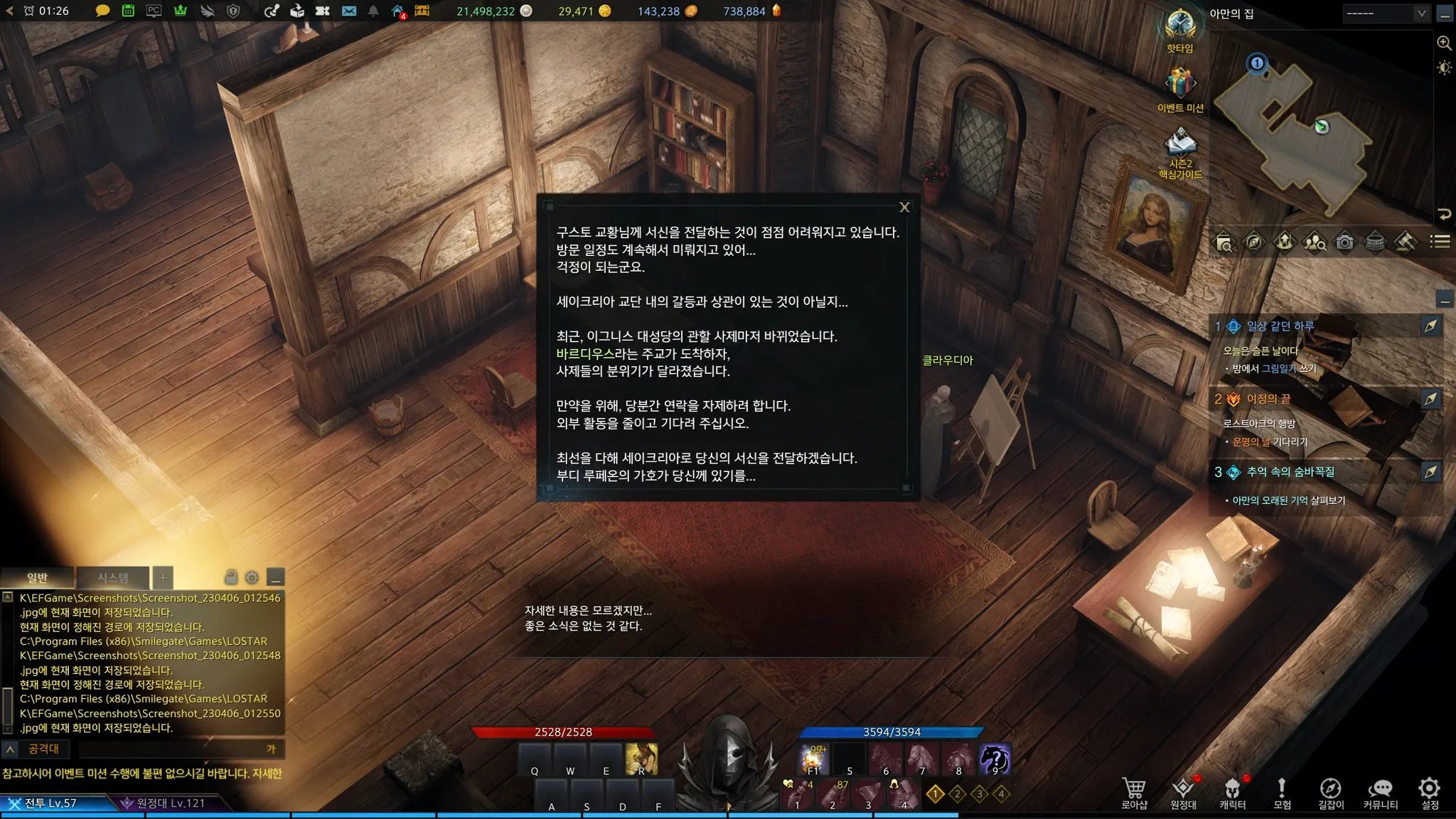Viewport: 1456px width, 819px height.
Task: Zoom the minimap with the magnifier button
Action: 1444,43
